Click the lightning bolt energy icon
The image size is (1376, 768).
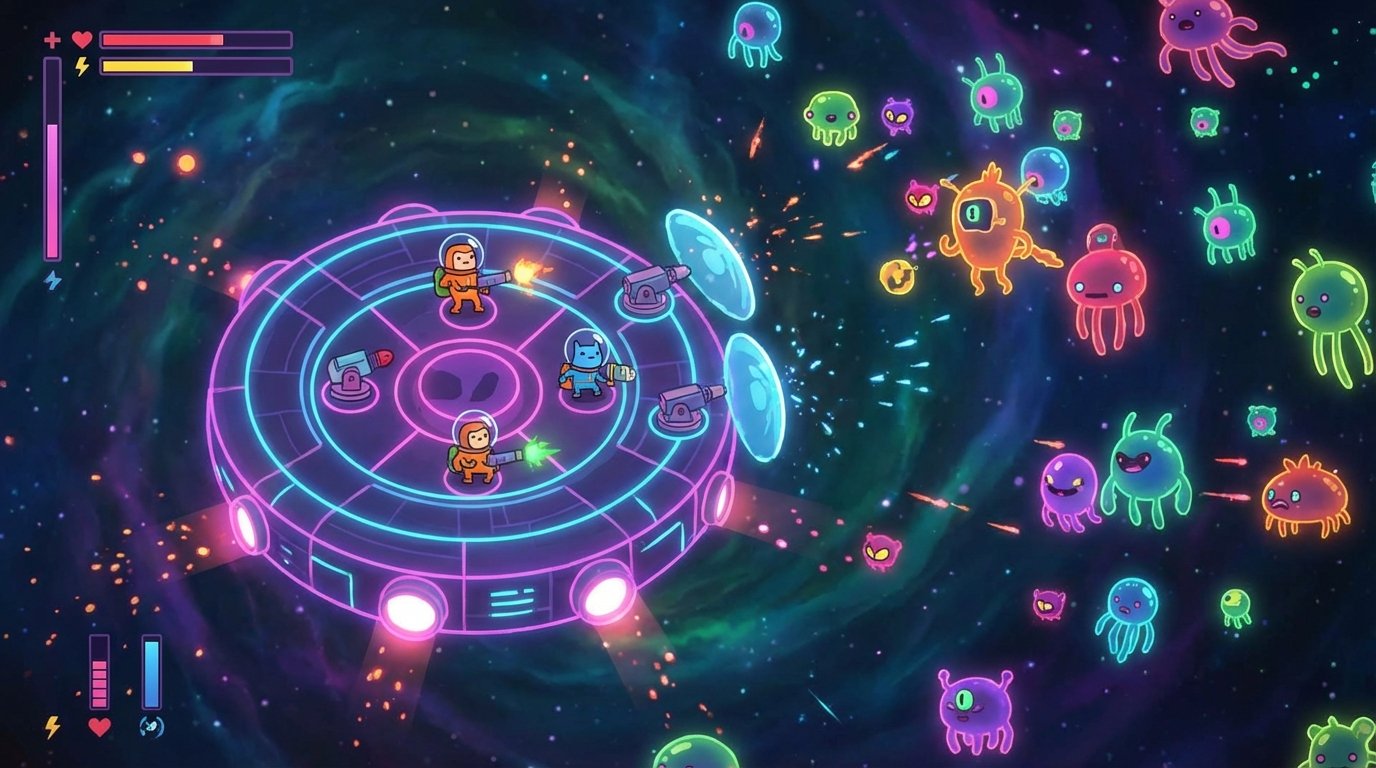click(x=80, y=68)
